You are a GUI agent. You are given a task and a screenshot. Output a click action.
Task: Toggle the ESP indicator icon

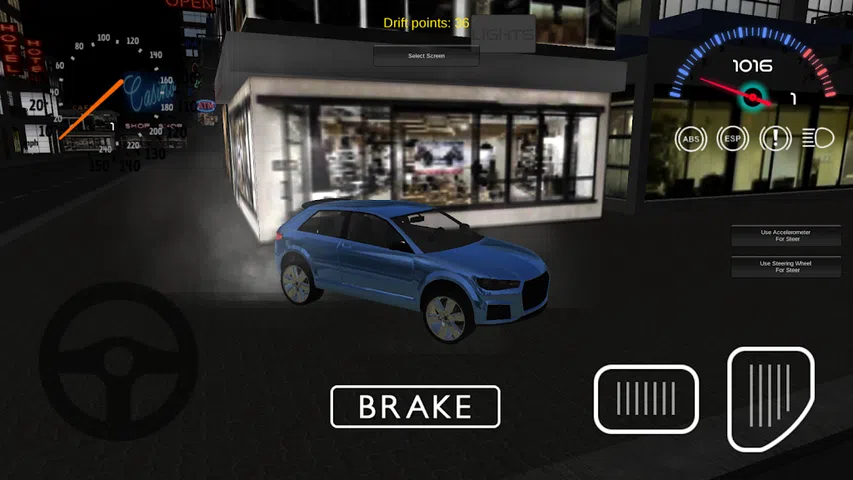732,139
